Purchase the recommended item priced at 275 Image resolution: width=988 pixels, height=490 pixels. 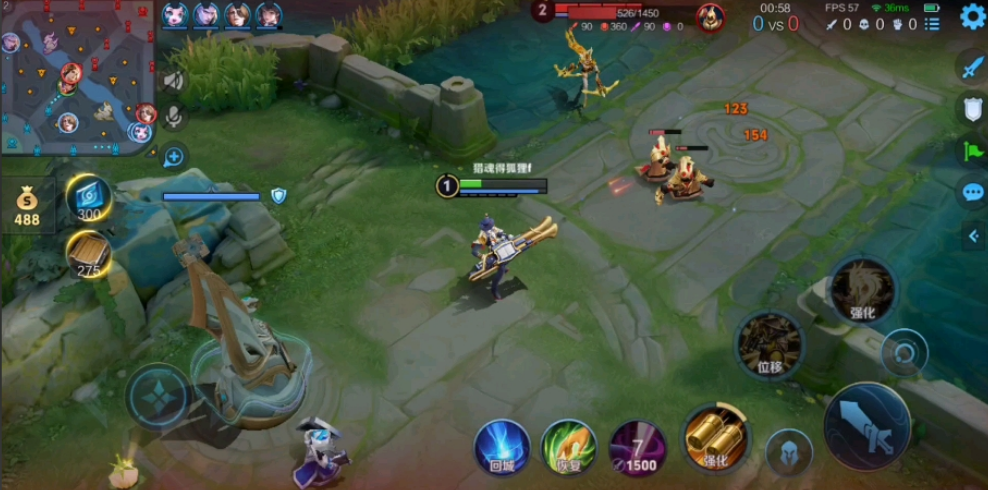click(88, 253)
